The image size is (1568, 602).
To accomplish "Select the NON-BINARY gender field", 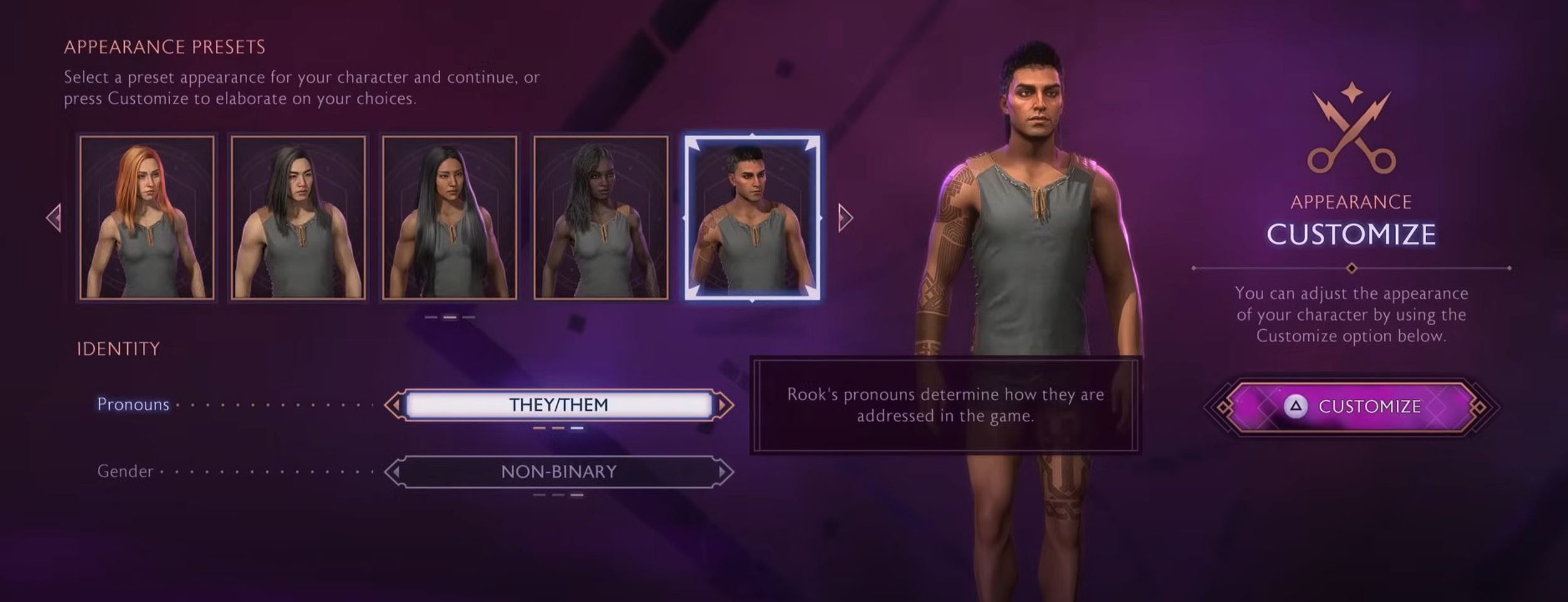I will (558, 472).
